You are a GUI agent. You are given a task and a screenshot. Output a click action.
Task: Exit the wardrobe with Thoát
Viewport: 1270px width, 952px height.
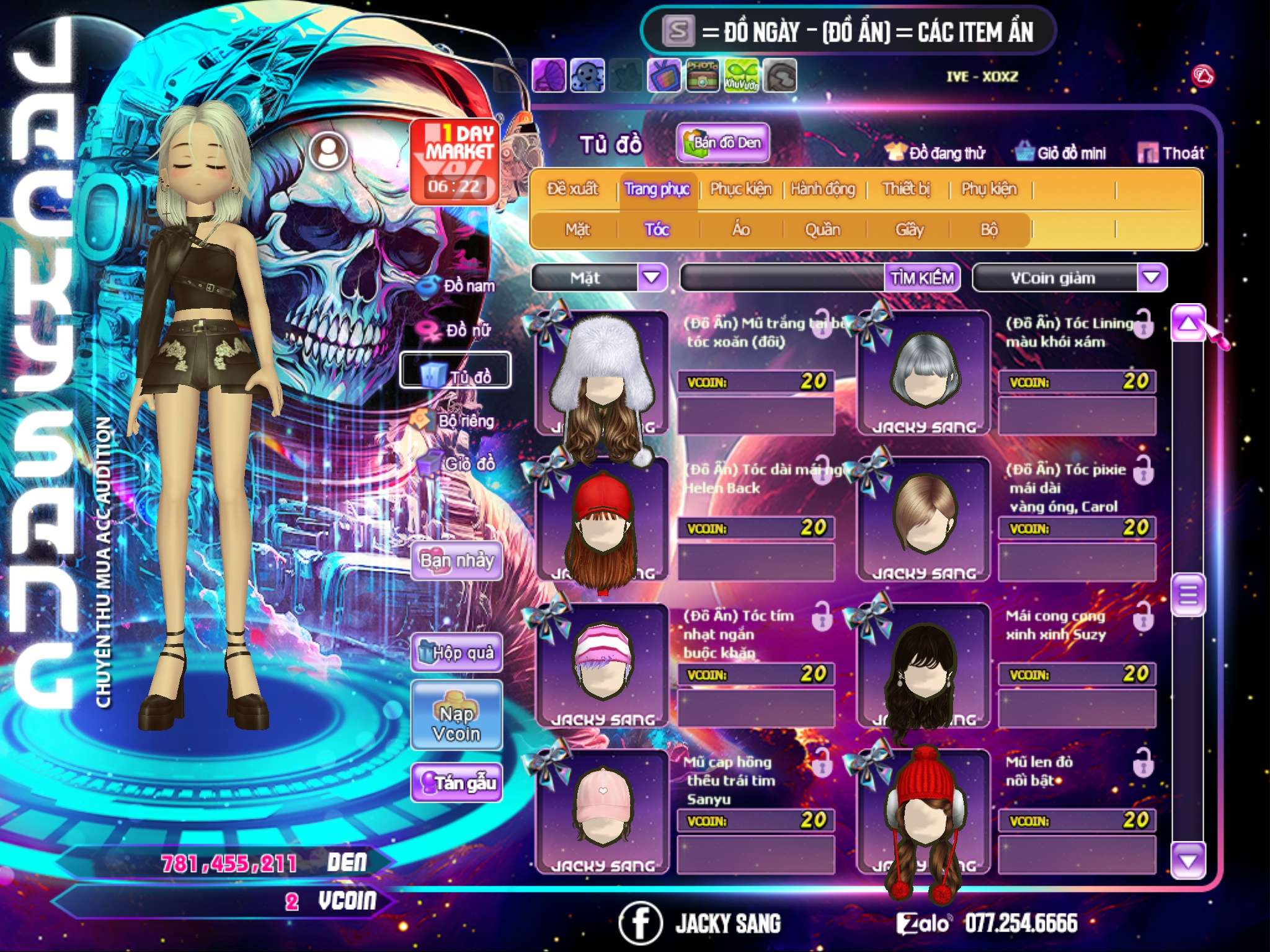click(x=1171, y=153)
